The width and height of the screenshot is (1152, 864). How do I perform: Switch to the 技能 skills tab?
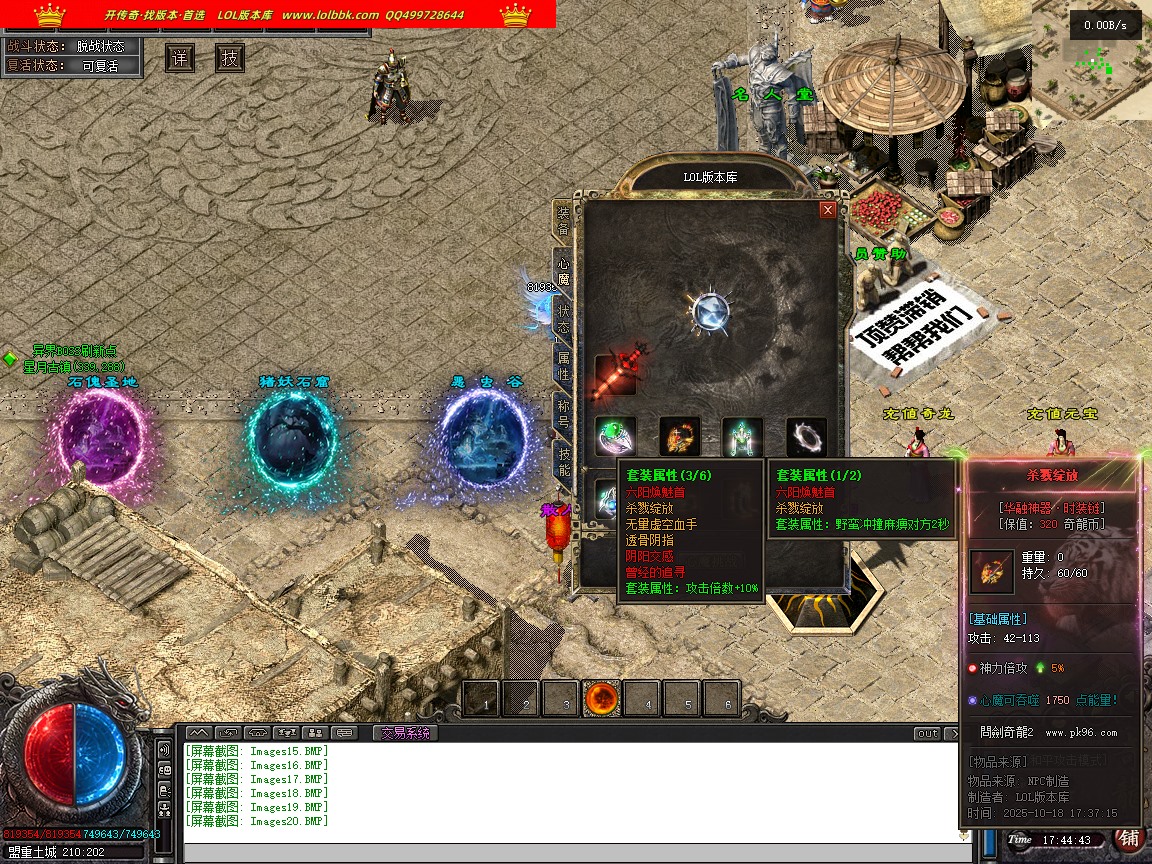563,461
